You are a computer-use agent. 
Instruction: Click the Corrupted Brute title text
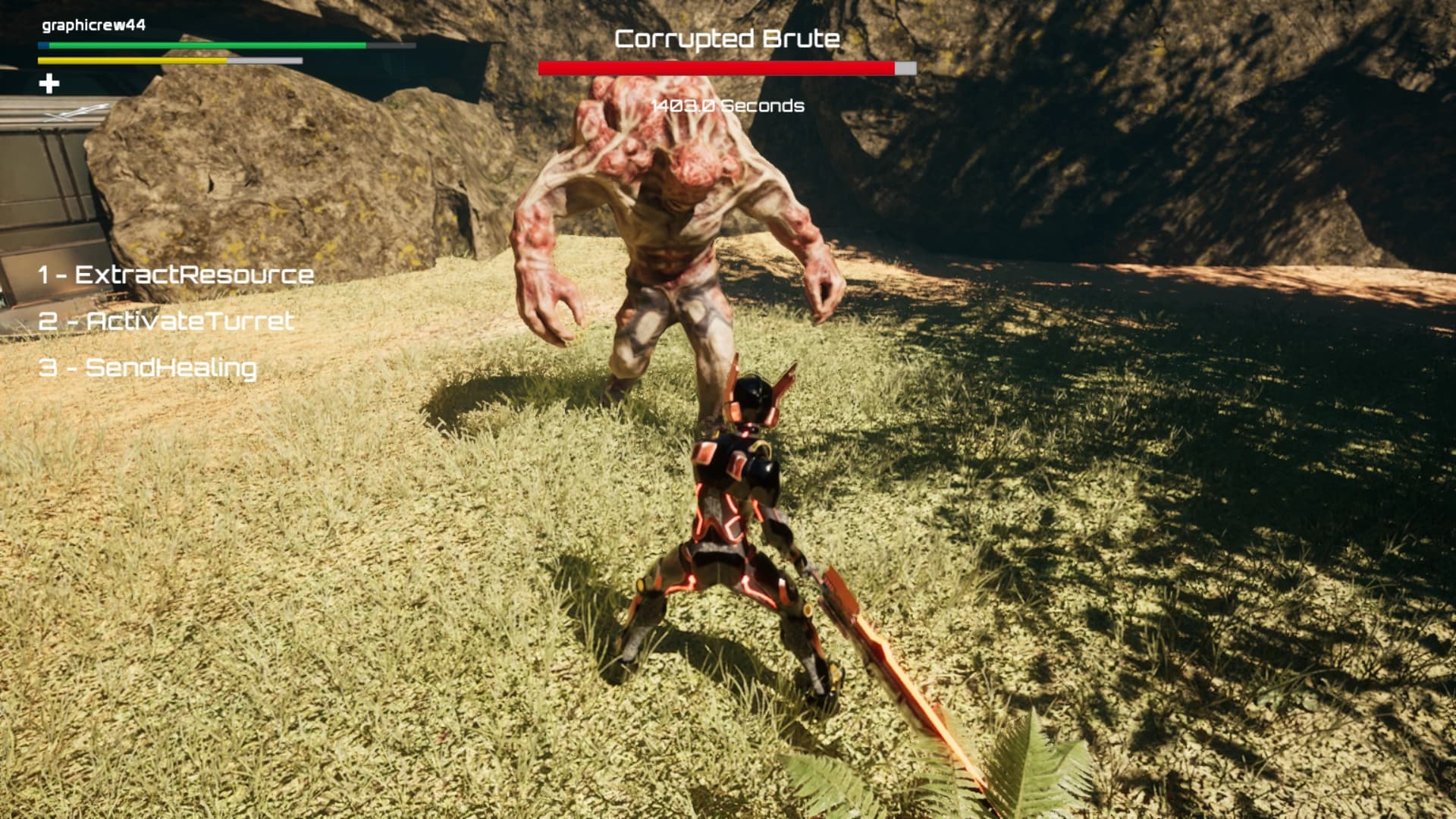(726, 38)
